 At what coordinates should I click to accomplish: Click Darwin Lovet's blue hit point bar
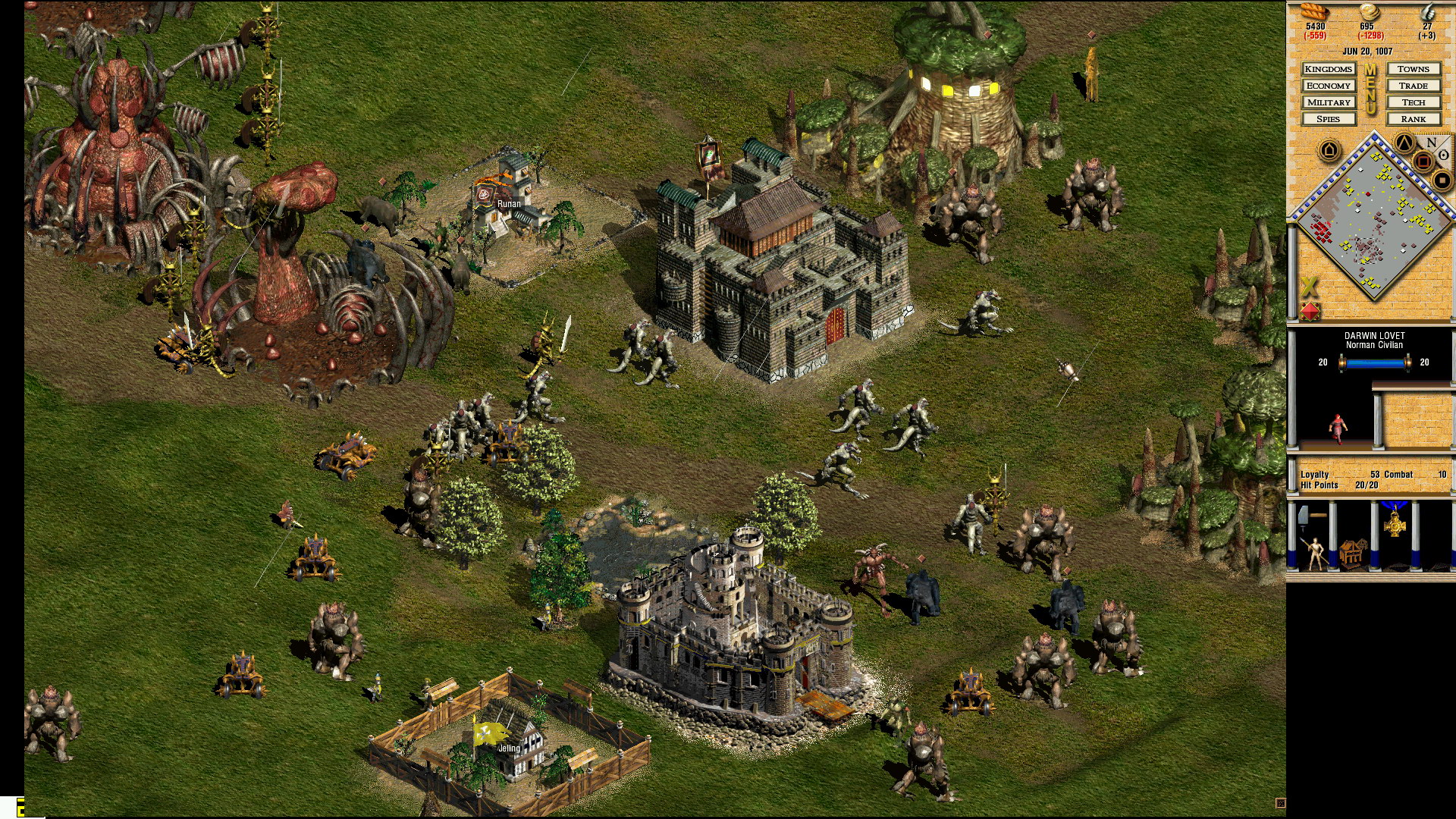[1375, 362]
